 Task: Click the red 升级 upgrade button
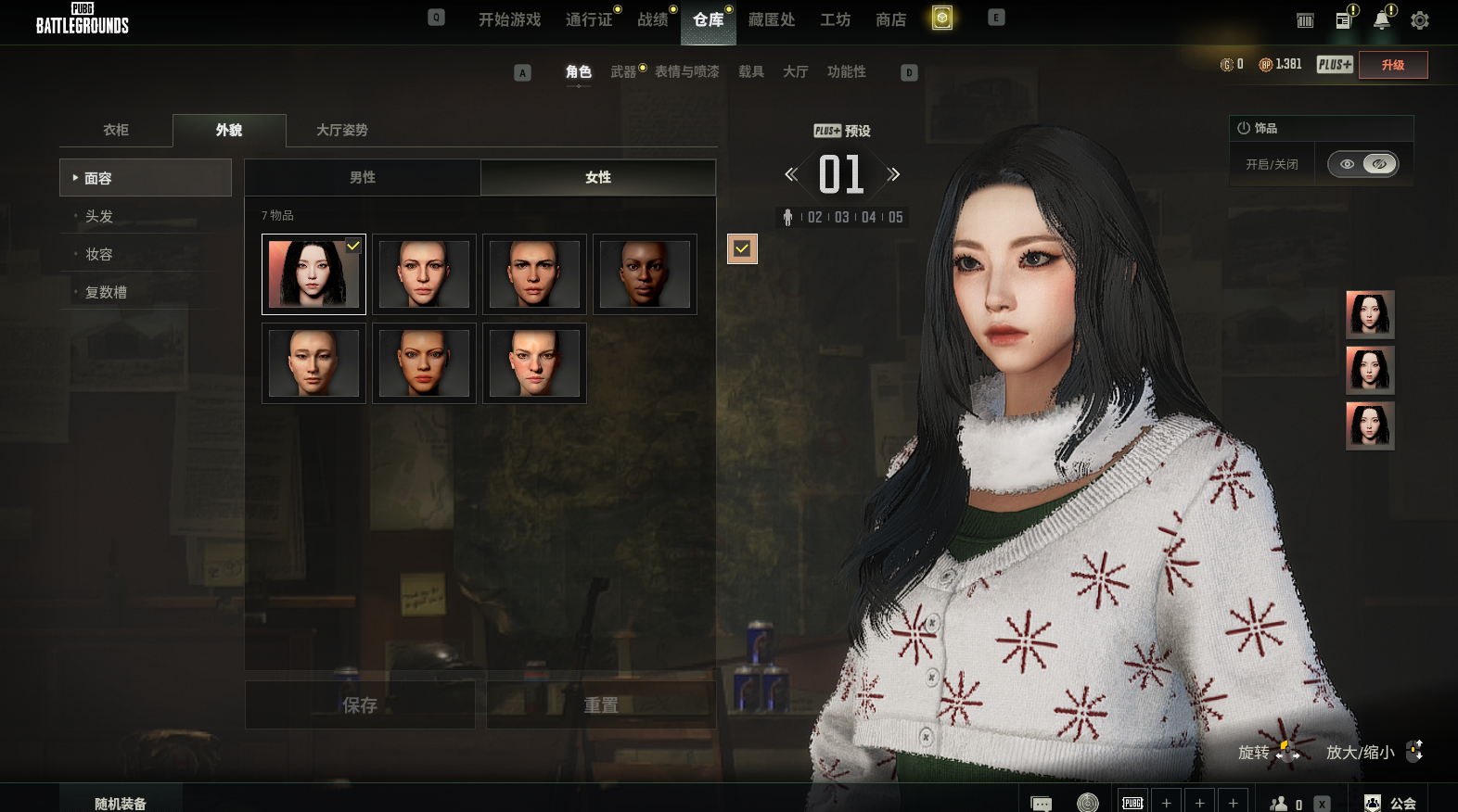pos(1392,65)
